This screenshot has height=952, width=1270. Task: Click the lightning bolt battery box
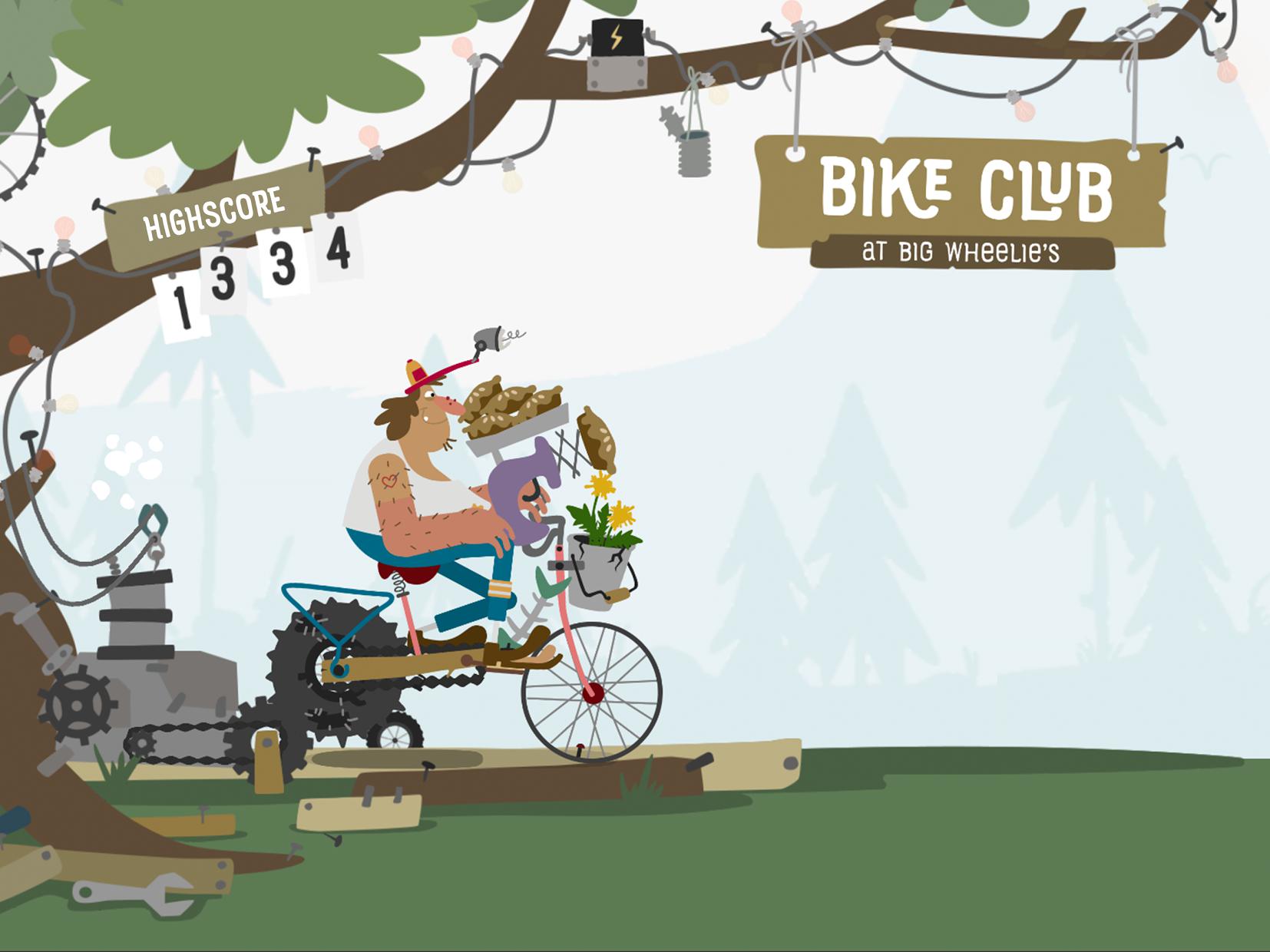(614, 35)
